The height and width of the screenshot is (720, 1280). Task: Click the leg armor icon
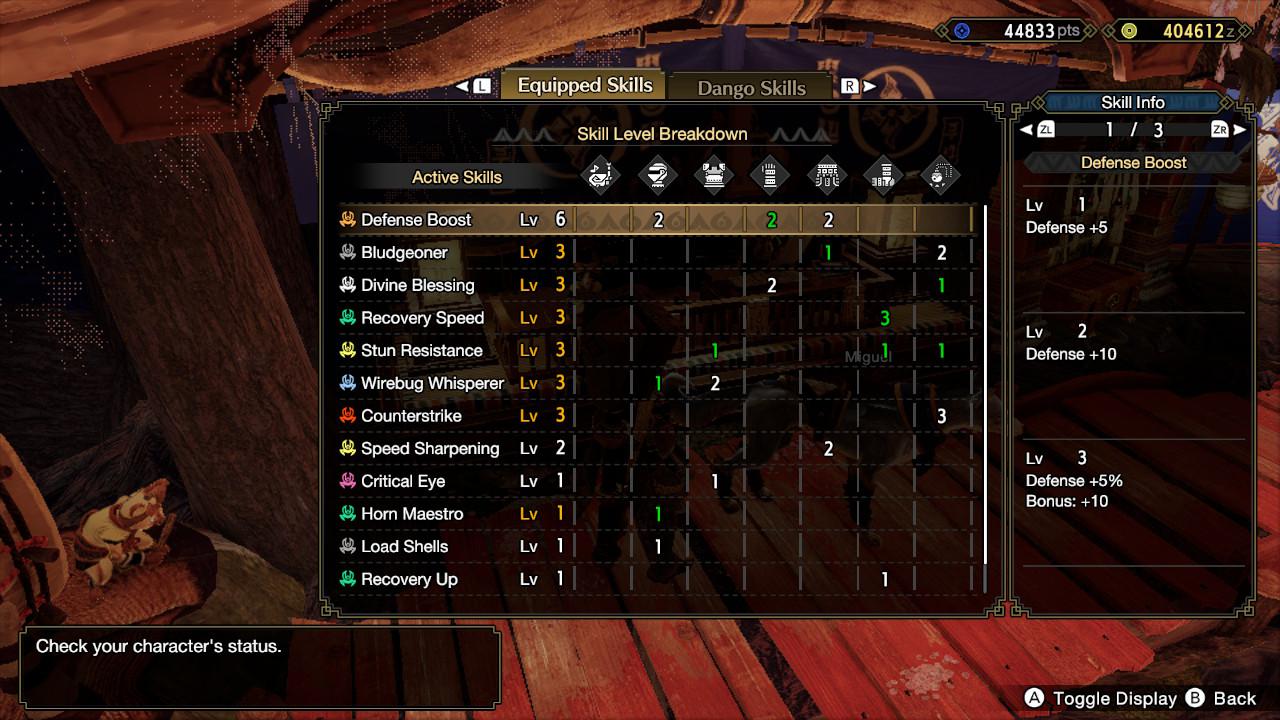(883, 174)
